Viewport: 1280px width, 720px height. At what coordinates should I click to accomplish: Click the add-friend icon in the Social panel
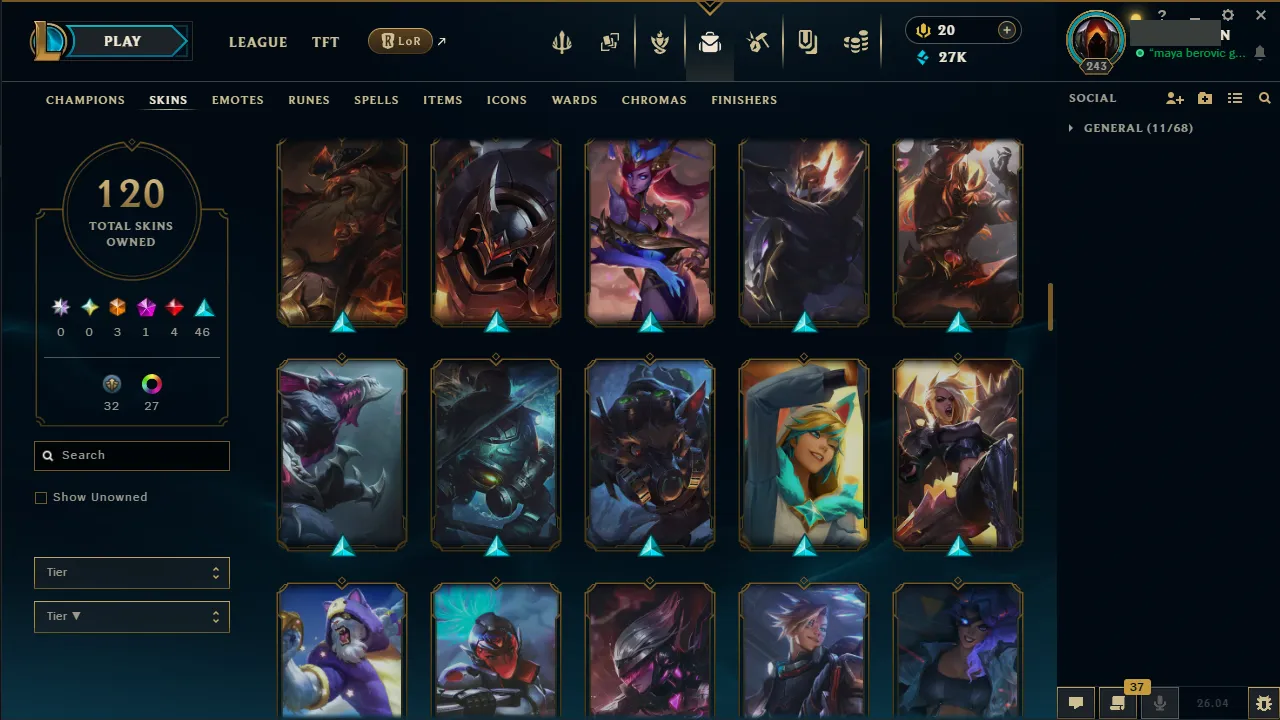(1174, 98)
